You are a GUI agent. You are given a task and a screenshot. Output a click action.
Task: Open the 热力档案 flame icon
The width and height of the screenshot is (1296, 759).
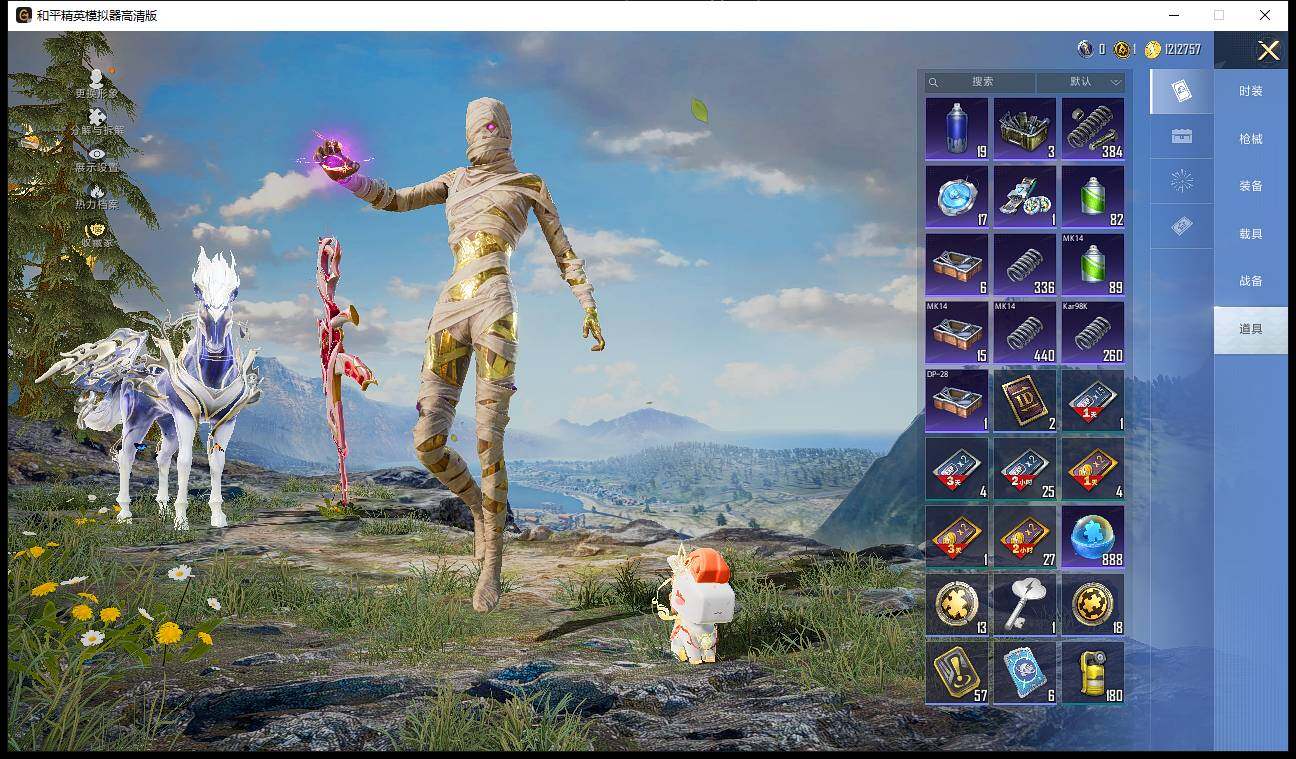[x=97, y=195]
